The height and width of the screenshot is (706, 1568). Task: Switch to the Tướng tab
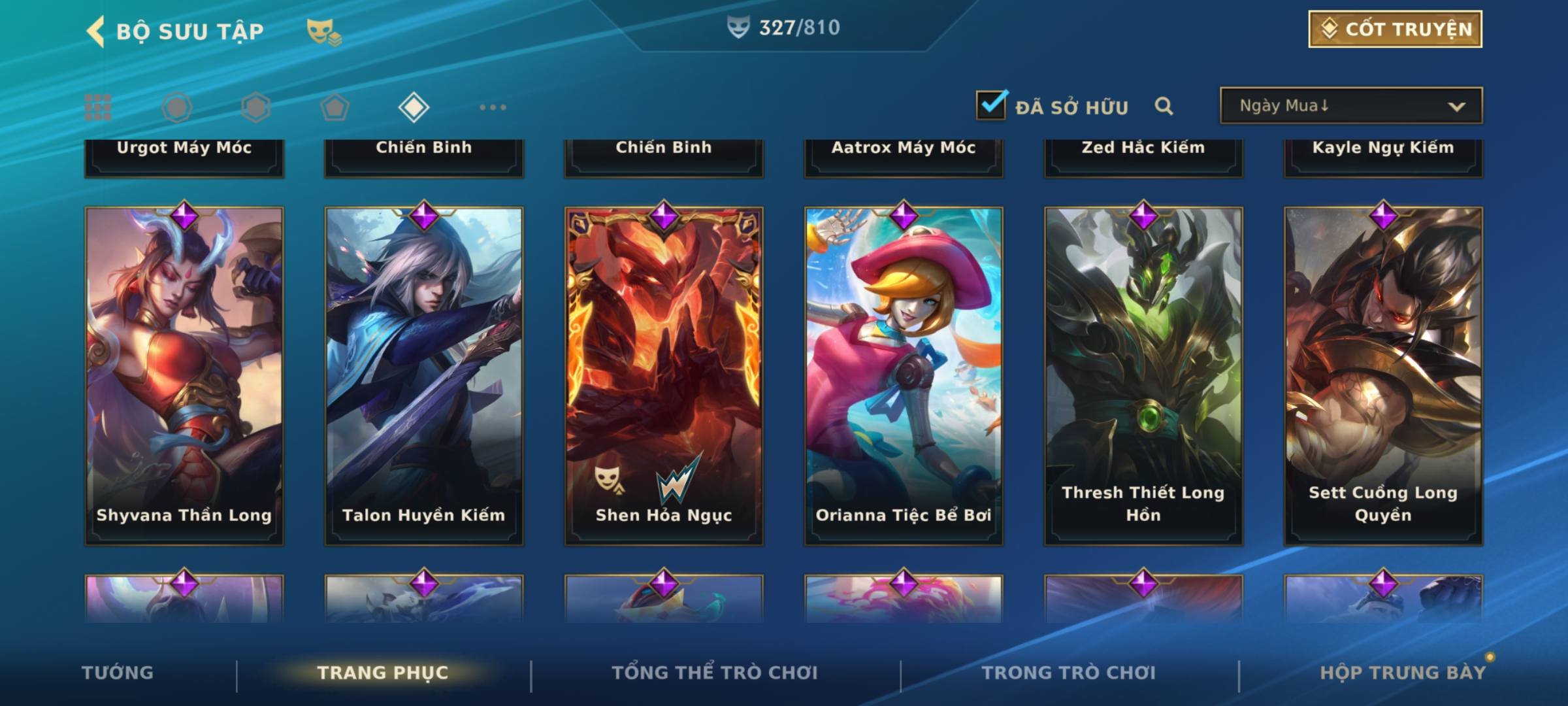[x=118, y=673]
